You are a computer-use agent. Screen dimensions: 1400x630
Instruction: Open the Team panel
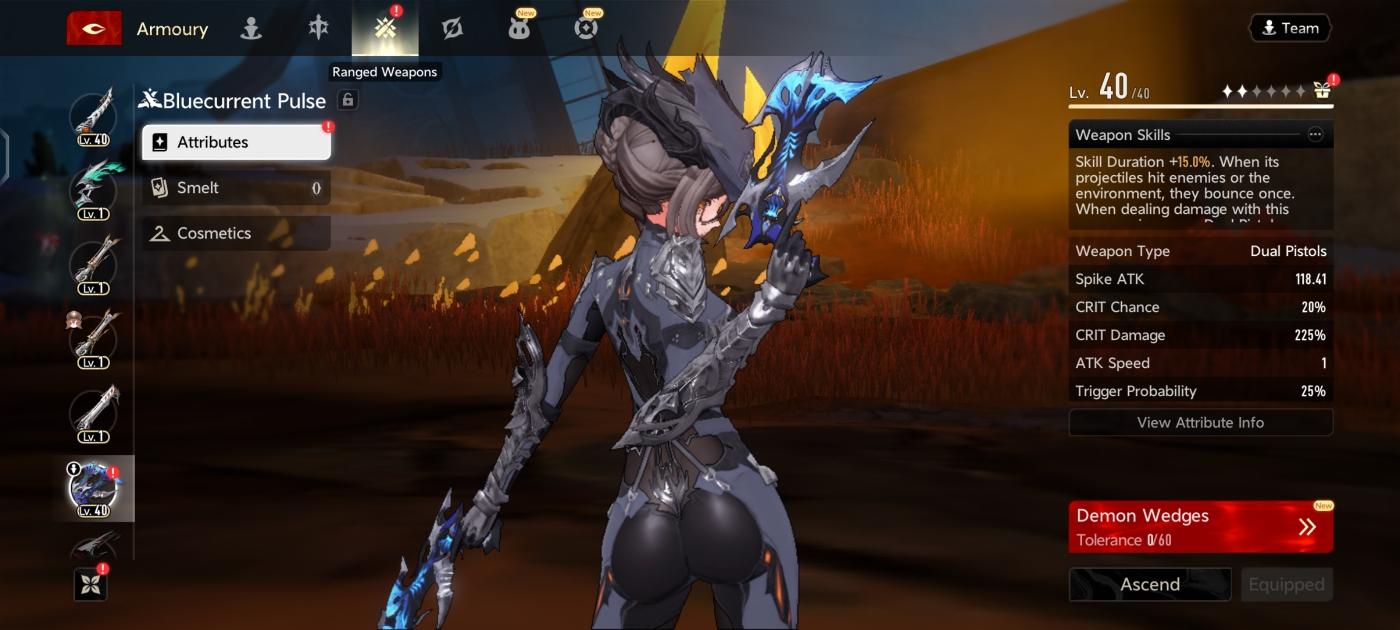click(1289, 28)
